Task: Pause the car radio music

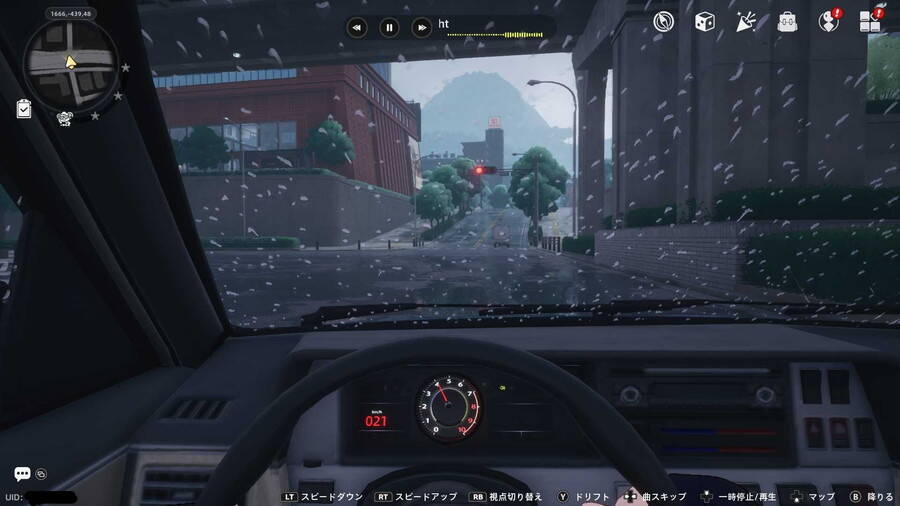Action: click(x=389, y=28)
